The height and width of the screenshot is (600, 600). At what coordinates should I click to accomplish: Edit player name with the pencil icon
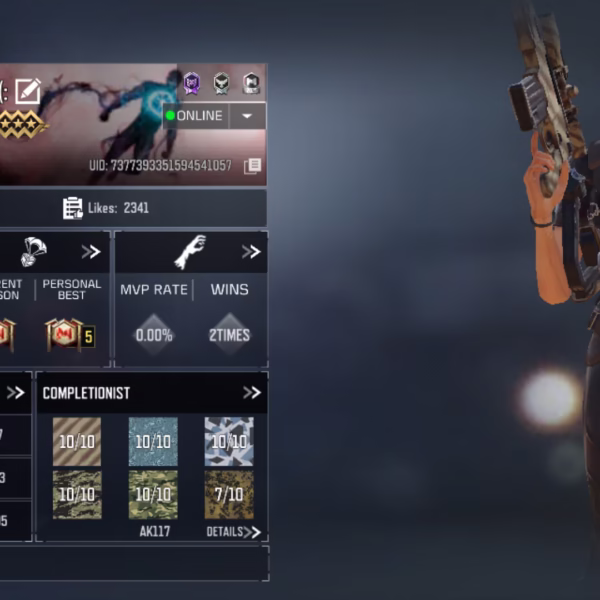coord(28,92)
